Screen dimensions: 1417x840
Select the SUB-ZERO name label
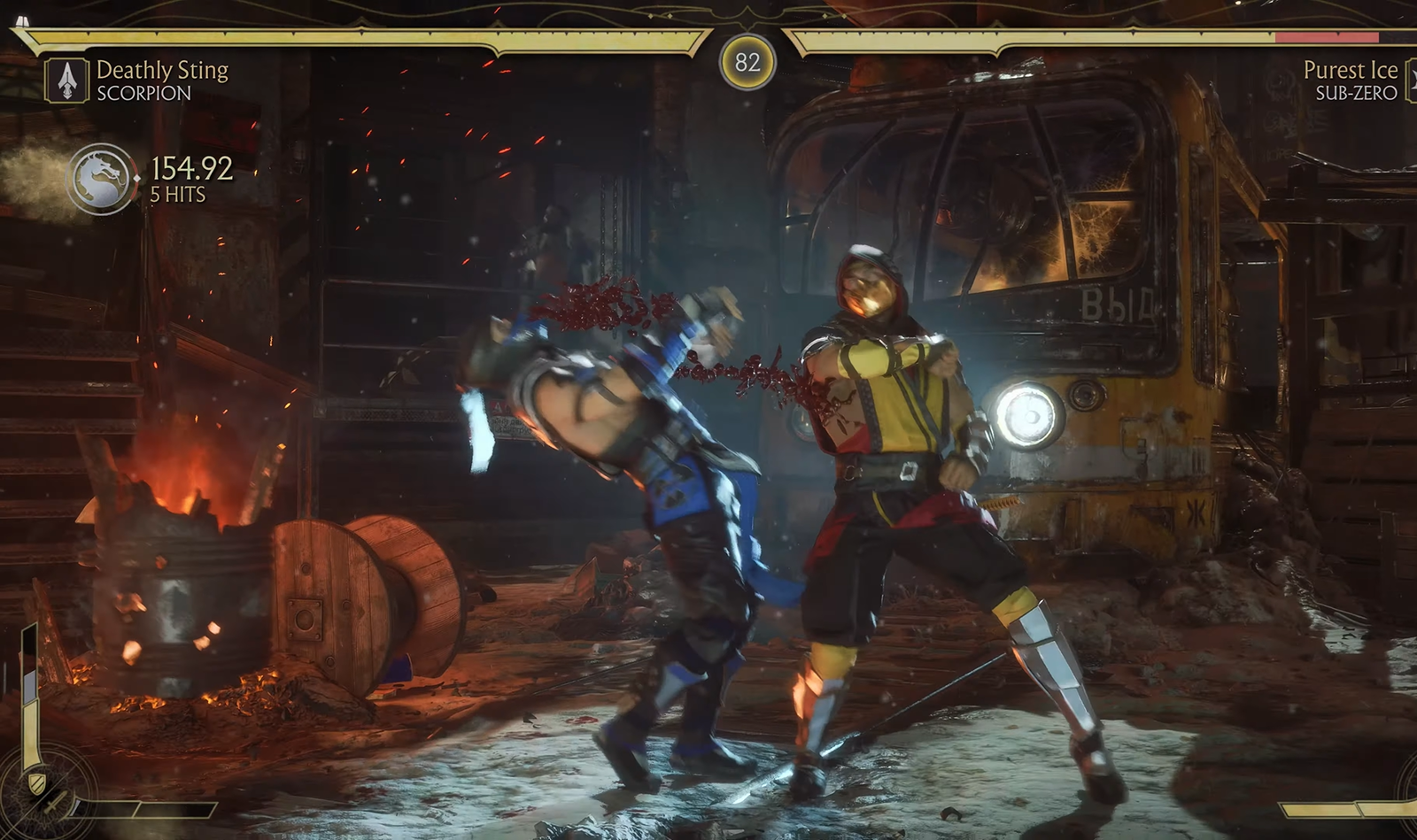pyautogui.click(x=1359, y=92)
